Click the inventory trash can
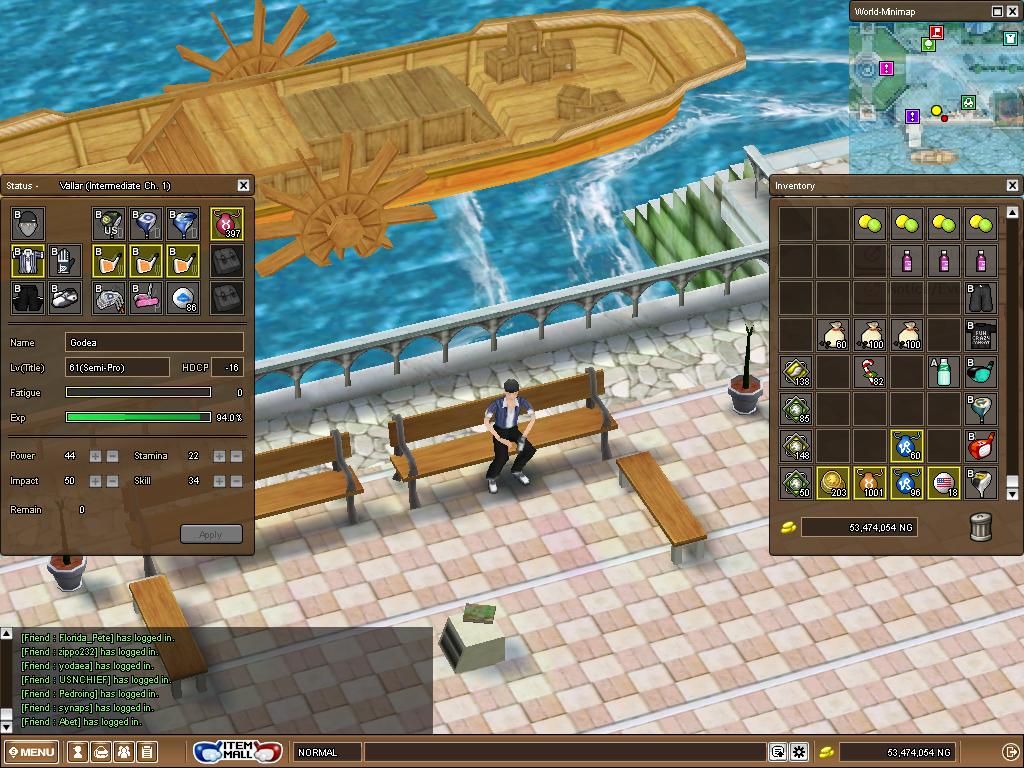This screenshot has height=768, width=1024. click(x=981, y=527)
